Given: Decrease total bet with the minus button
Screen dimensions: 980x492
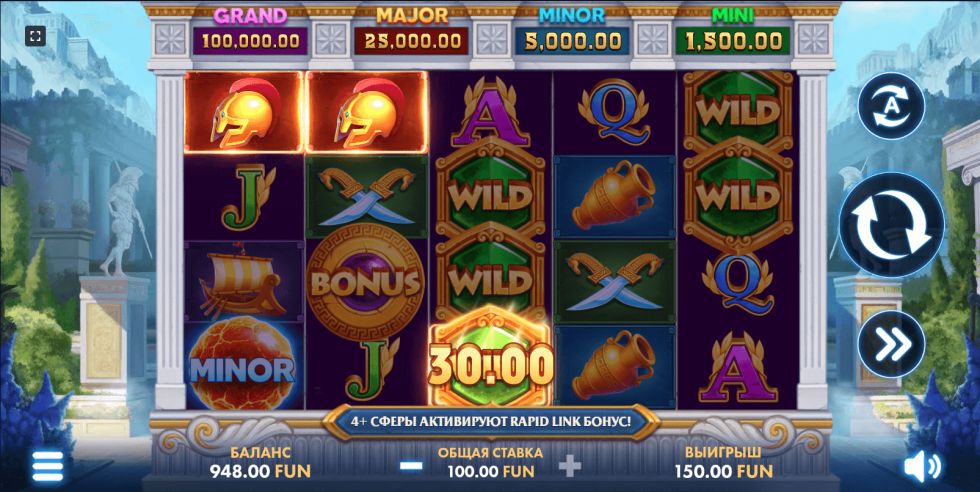Looking at the screenshot, I should click(410, 465).
